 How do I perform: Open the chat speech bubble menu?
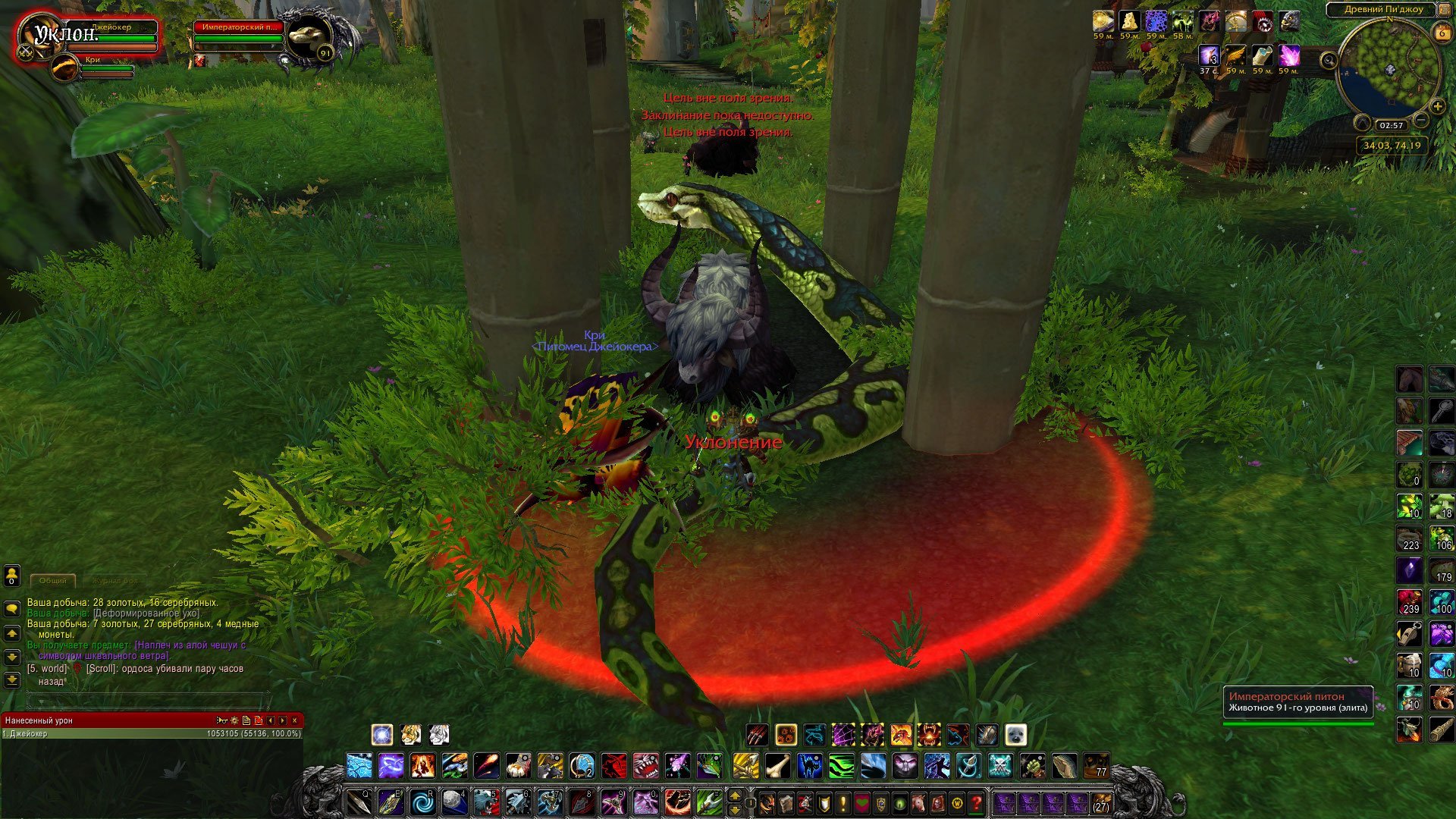pyautogui.click(x=12, y=608)
